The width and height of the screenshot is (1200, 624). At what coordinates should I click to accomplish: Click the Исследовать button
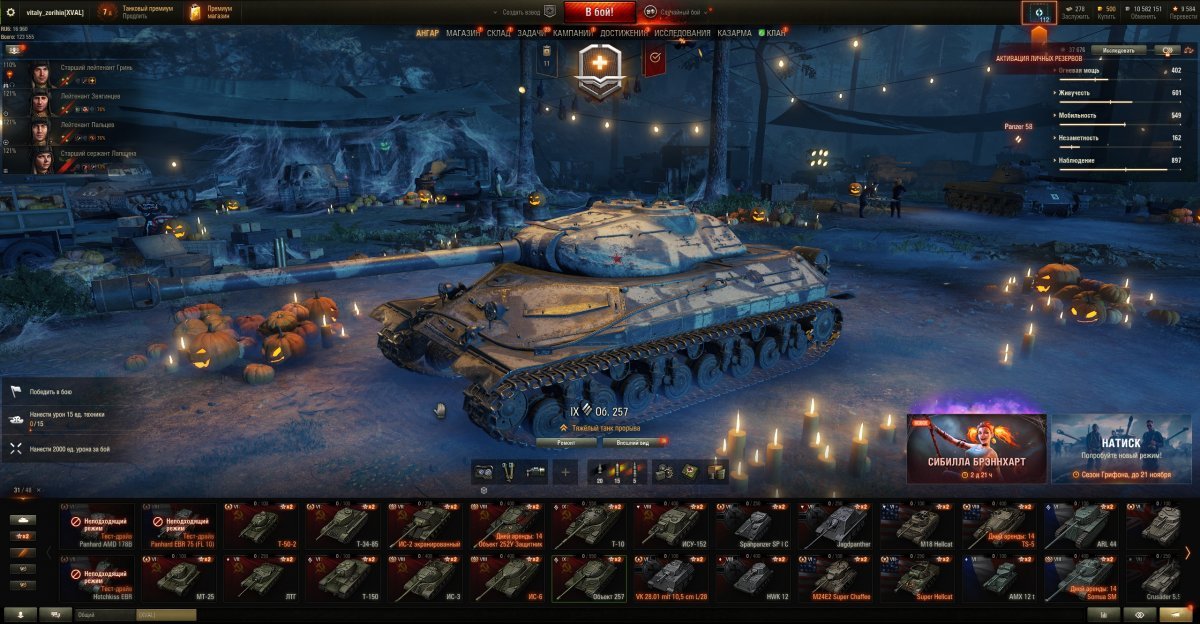coord(1118,49)
